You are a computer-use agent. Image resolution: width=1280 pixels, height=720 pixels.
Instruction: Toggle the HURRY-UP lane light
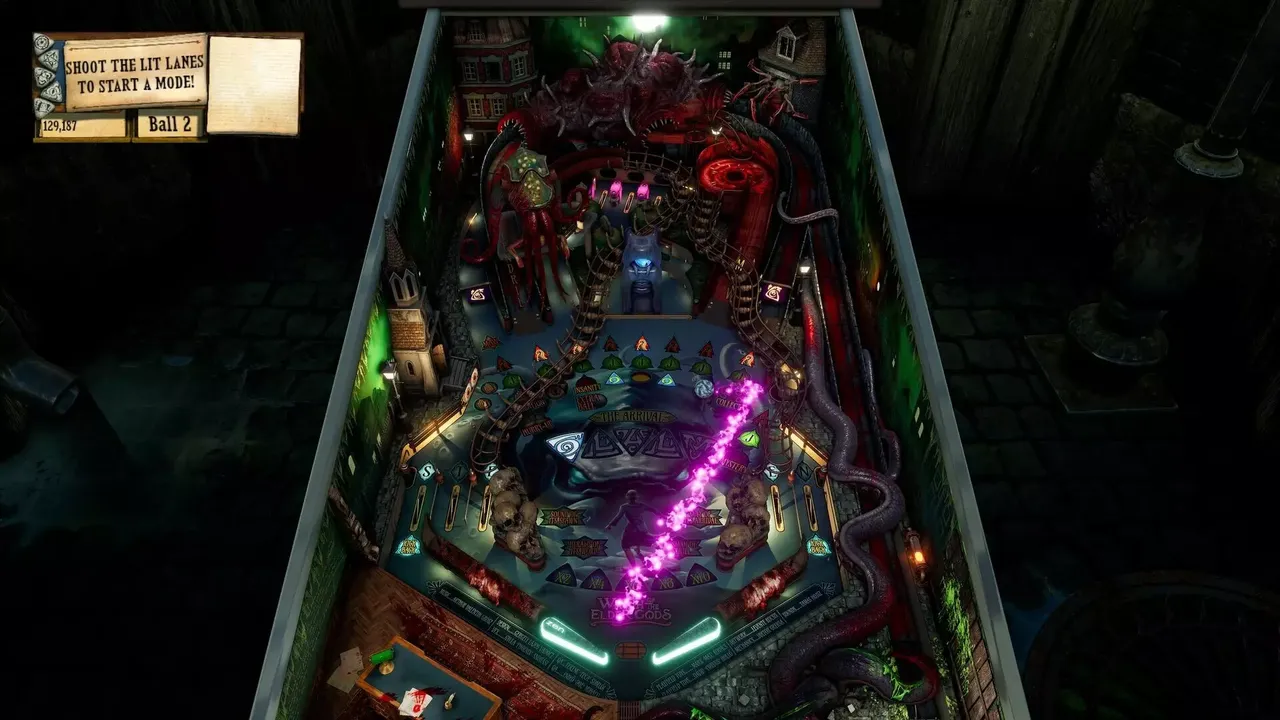coord(535,429)
